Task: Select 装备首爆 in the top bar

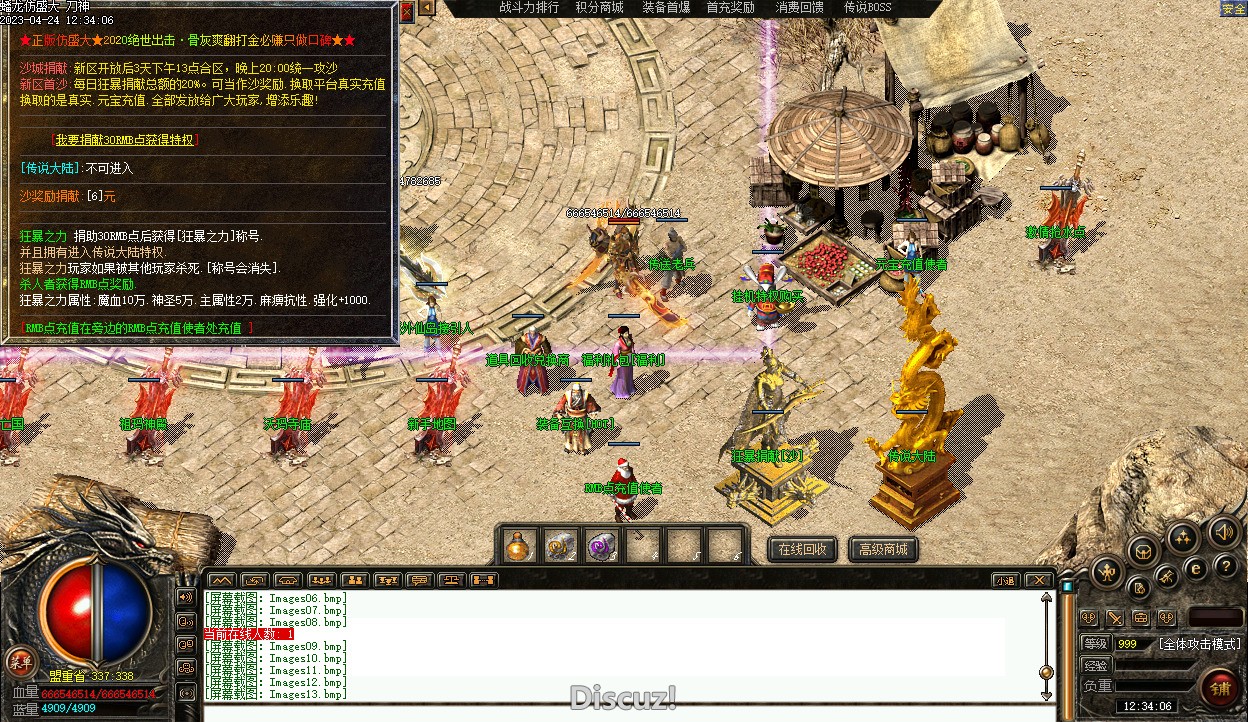Action: tap(666, 8)
